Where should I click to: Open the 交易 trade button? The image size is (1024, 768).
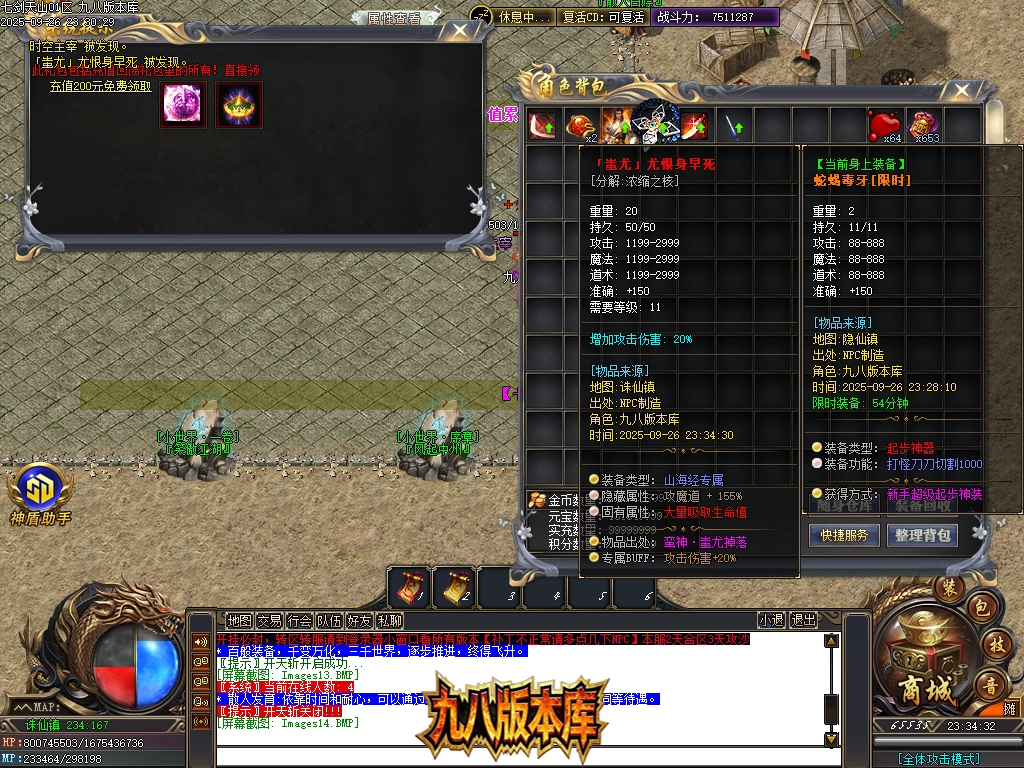[269, 621]
